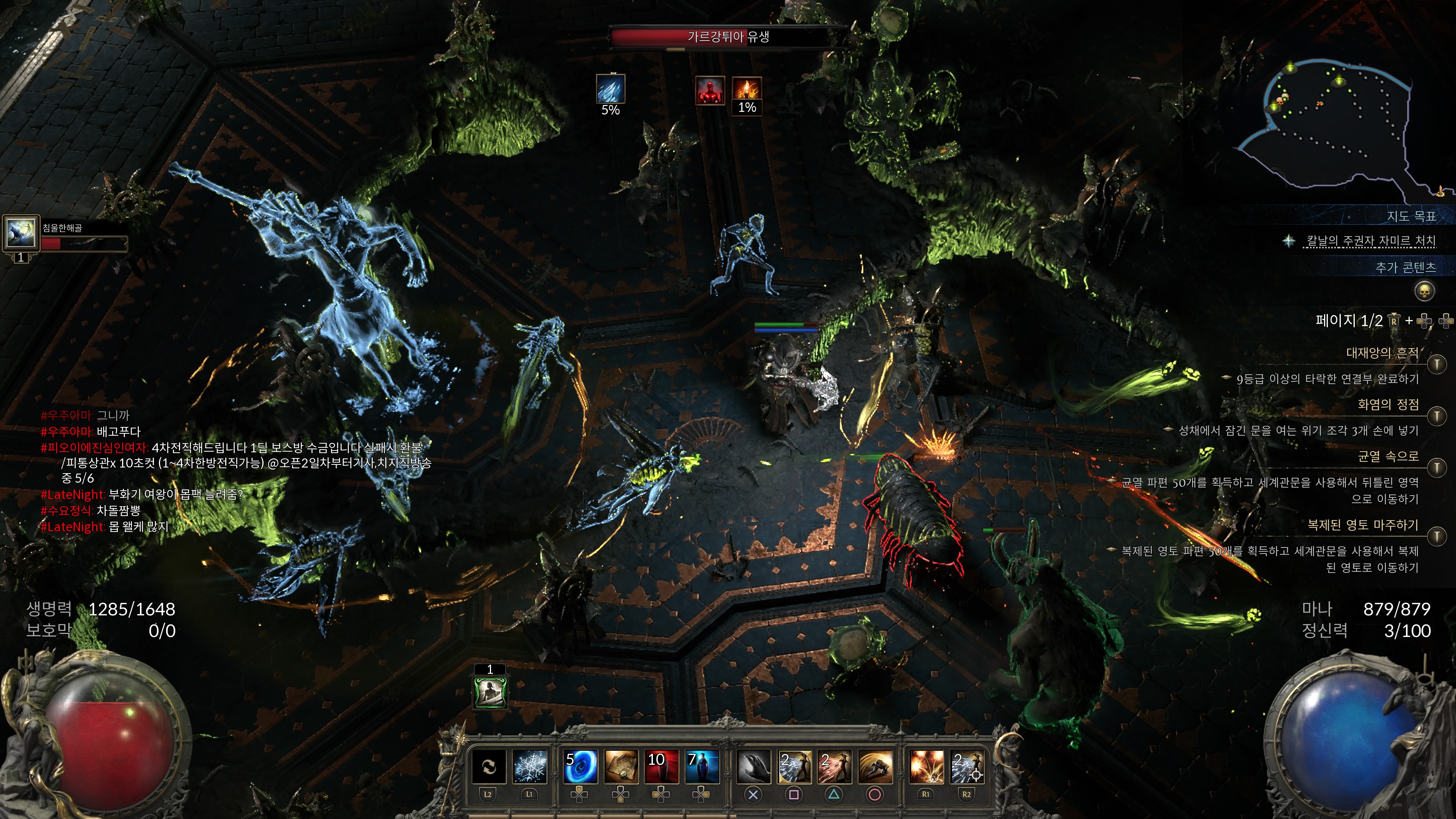The width and height of the screenshot is (1456, 819).
Task: Toggle the pin beside 대재앙의 흔적 quest
Action: click(x=1437, y=364)
